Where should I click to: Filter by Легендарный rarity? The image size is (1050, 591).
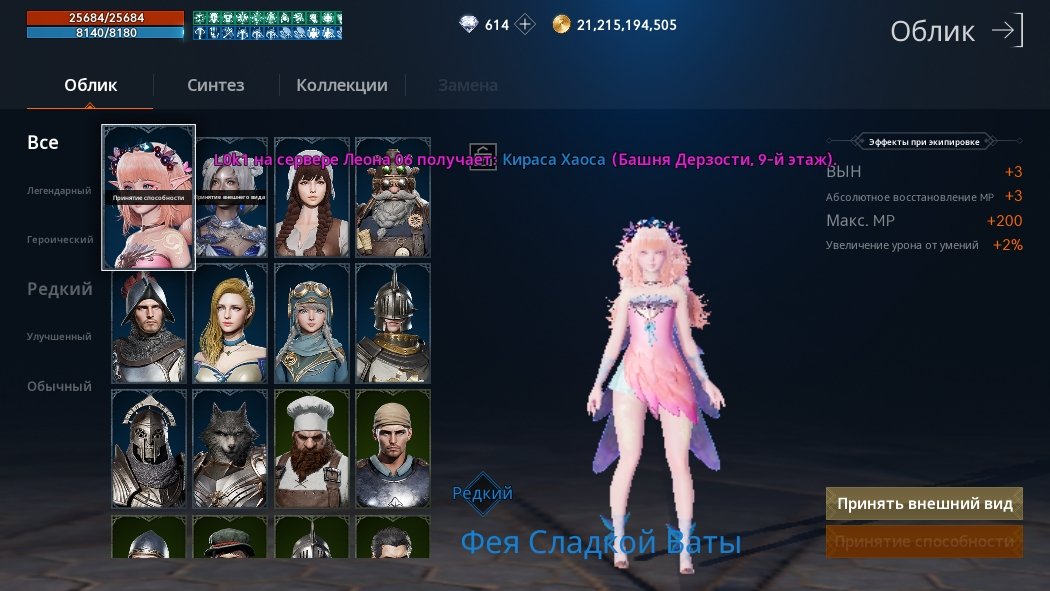click(59, 191)
